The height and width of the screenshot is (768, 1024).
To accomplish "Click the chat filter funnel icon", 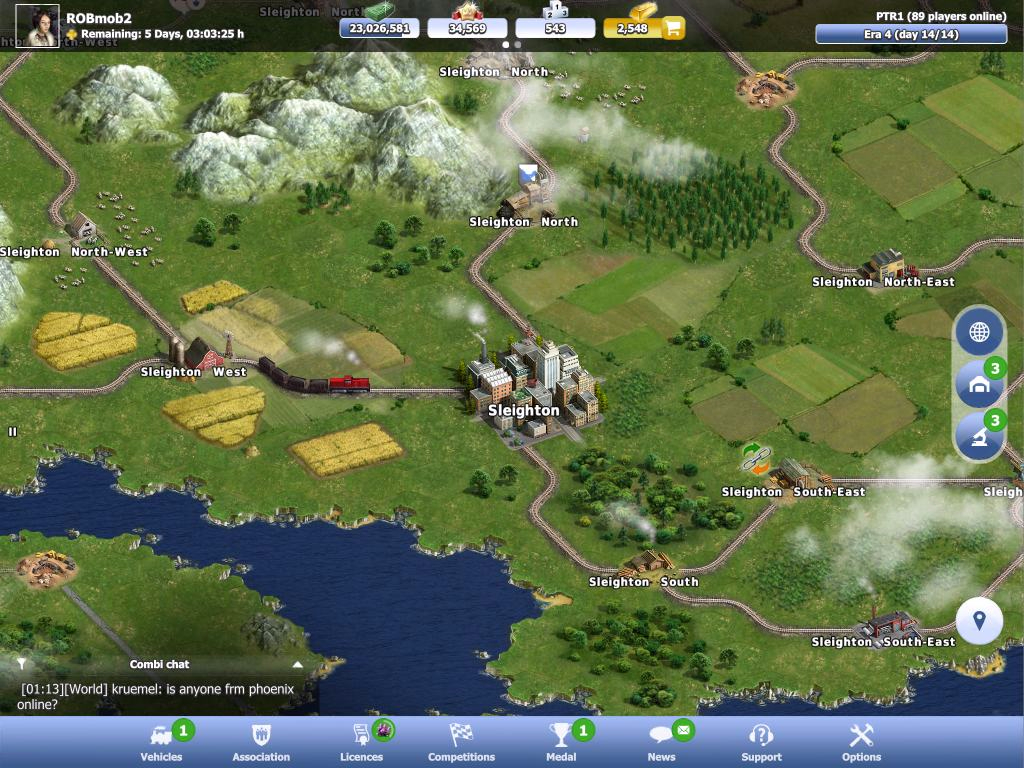I will pyautogui.click(x=21, y=664).
